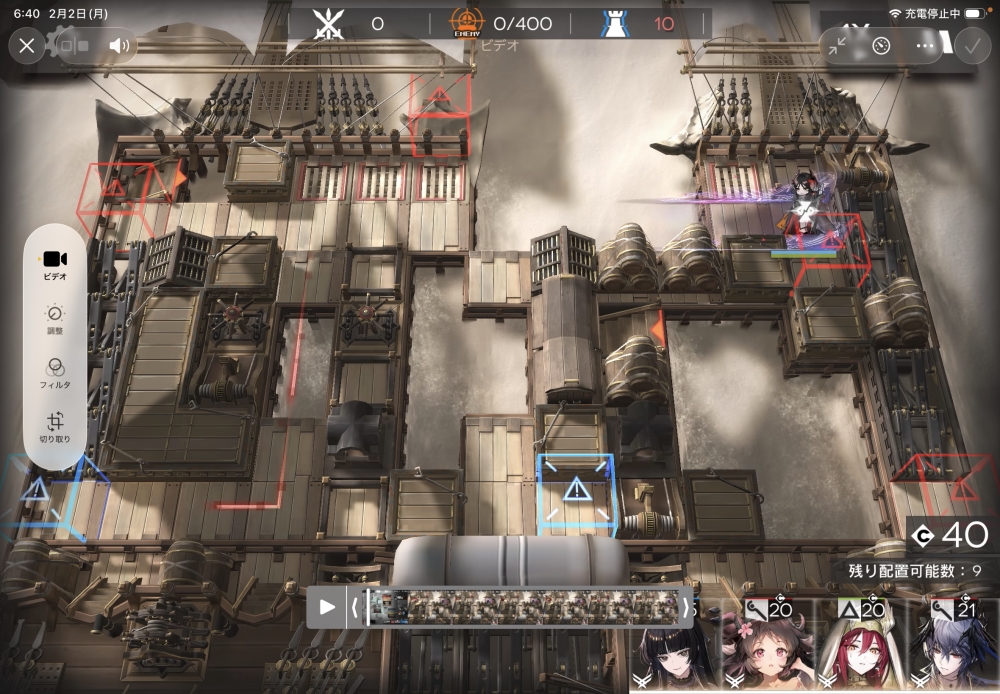This screenshot has width=1000, height=694.
Task: Choose the red-haired operator card
Action: pos(861,648)
